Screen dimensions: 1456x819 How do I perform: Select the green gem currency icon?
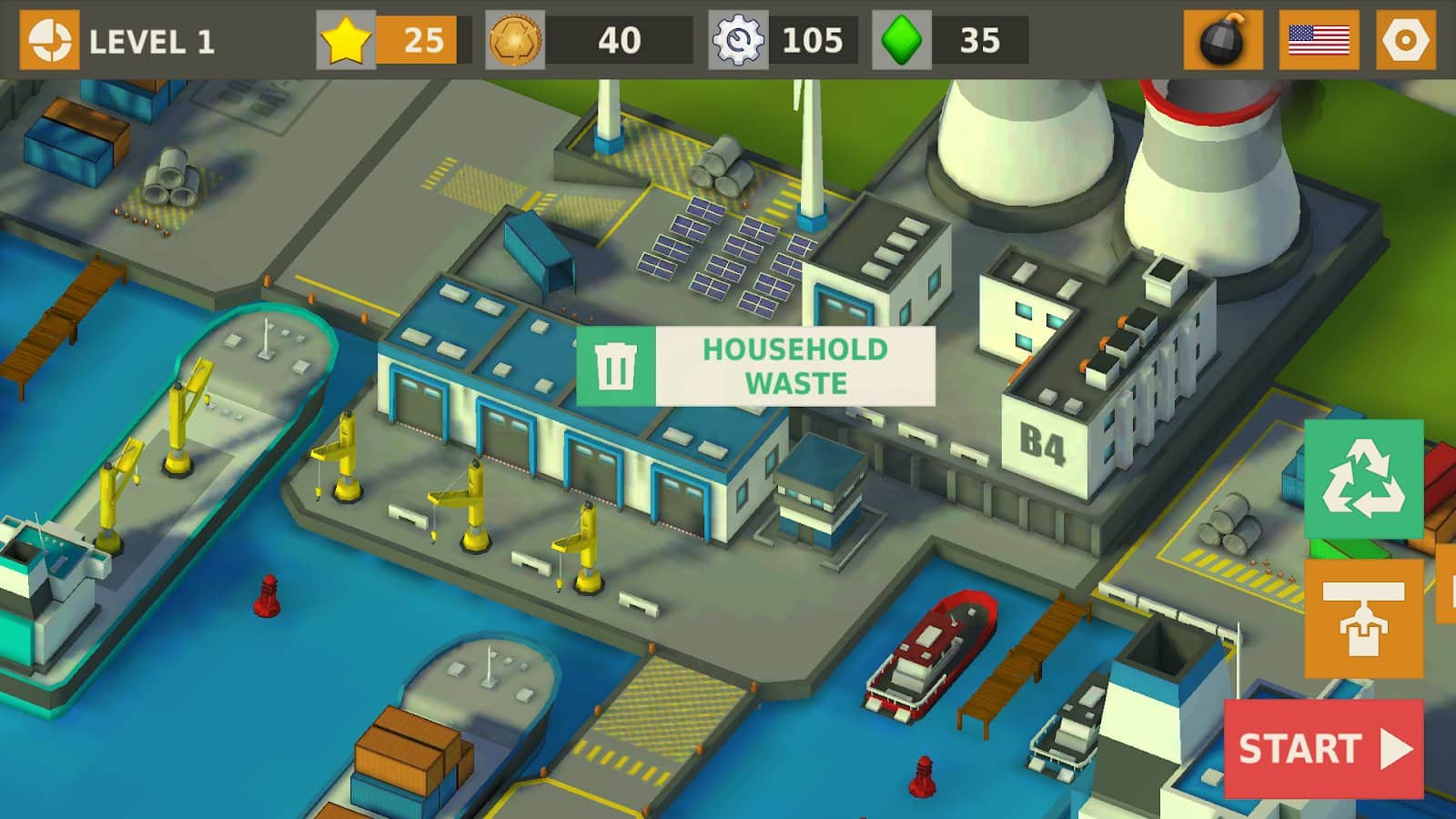[902, 38]
